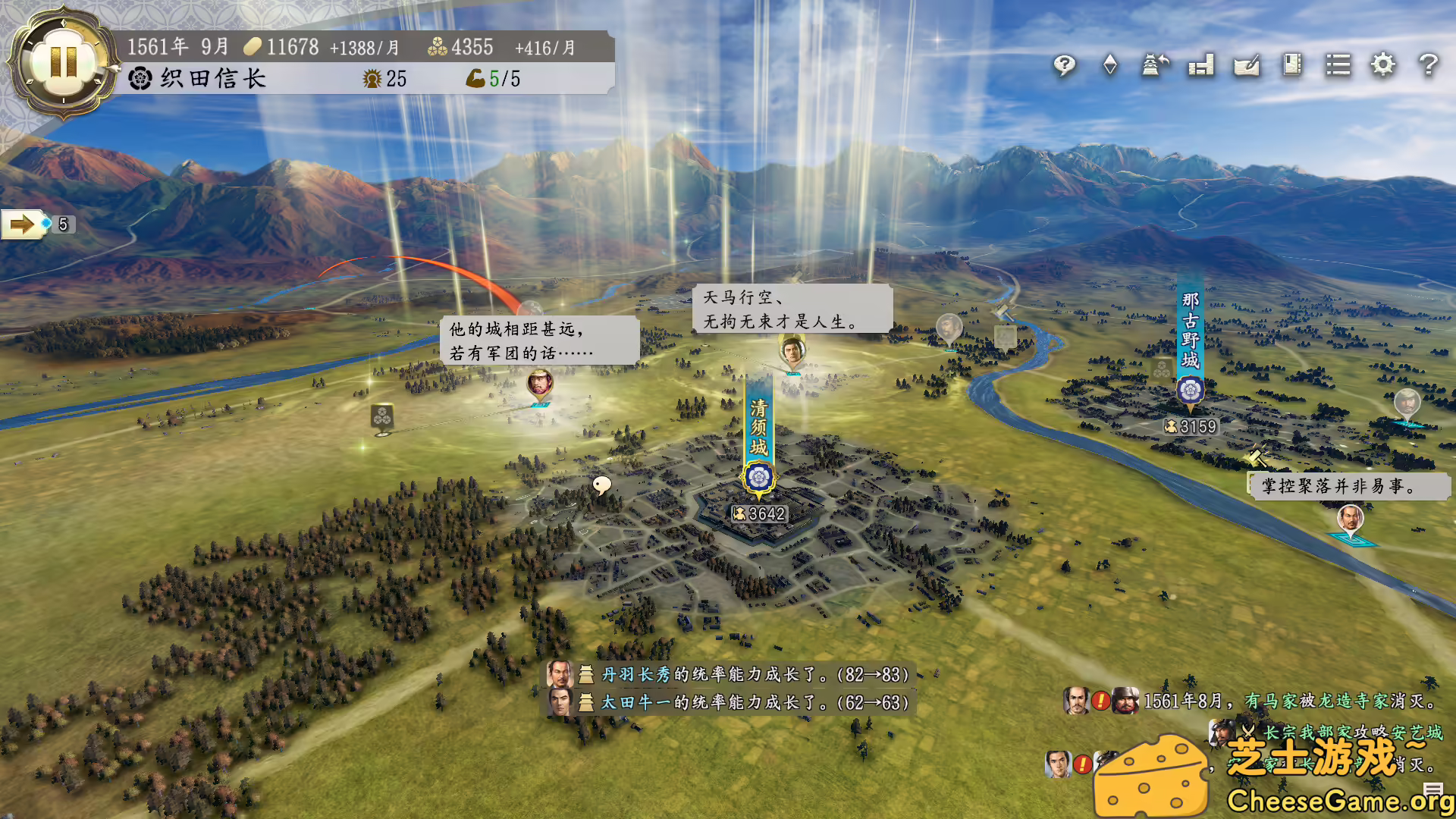Open the policy writing-brush icon
Image resolution: width=1456 pixels, height=819 pixels.
click(1247, 67)
